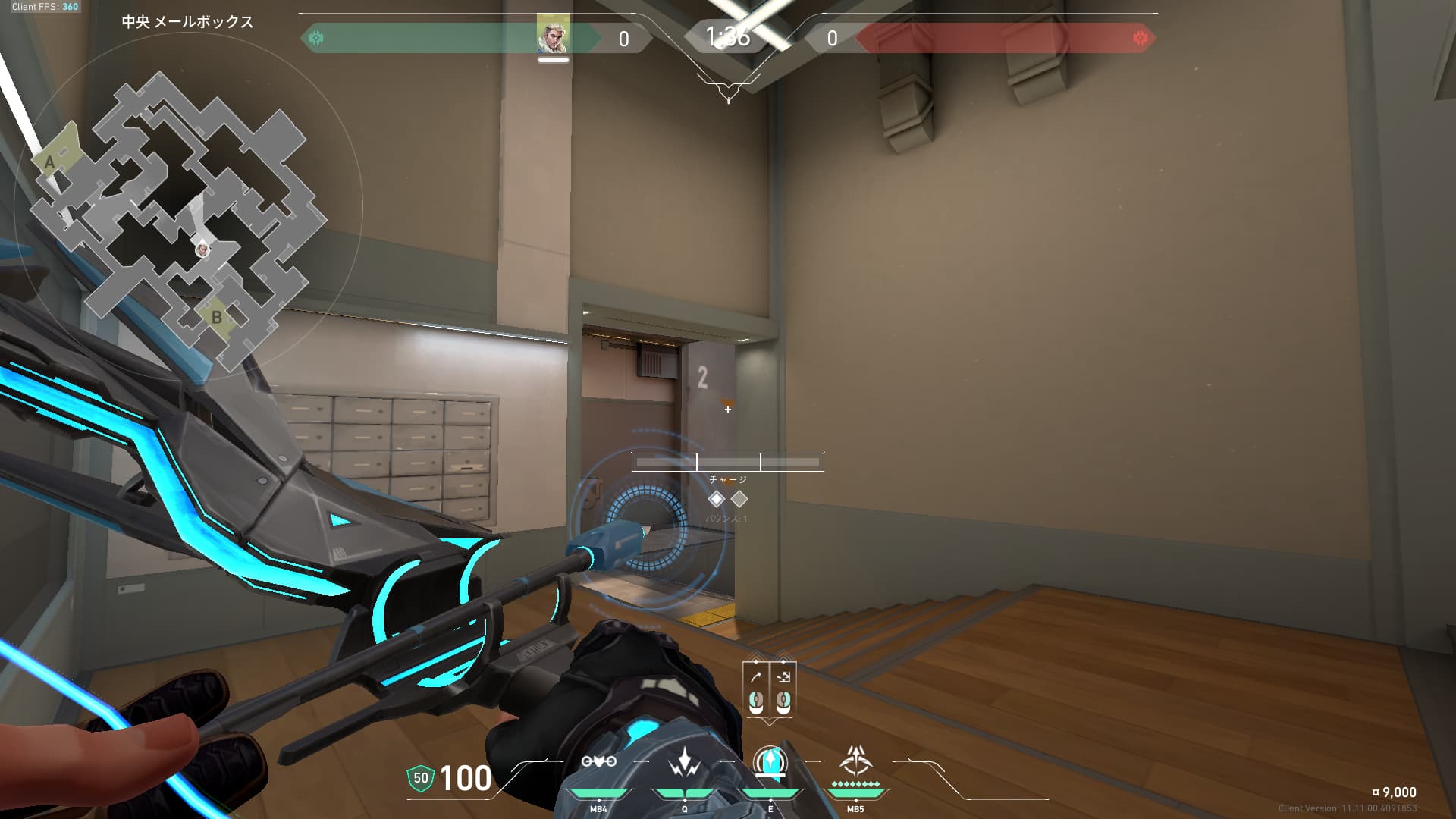Activate the Shock Bolt ability icon

[x=685, y=762]
